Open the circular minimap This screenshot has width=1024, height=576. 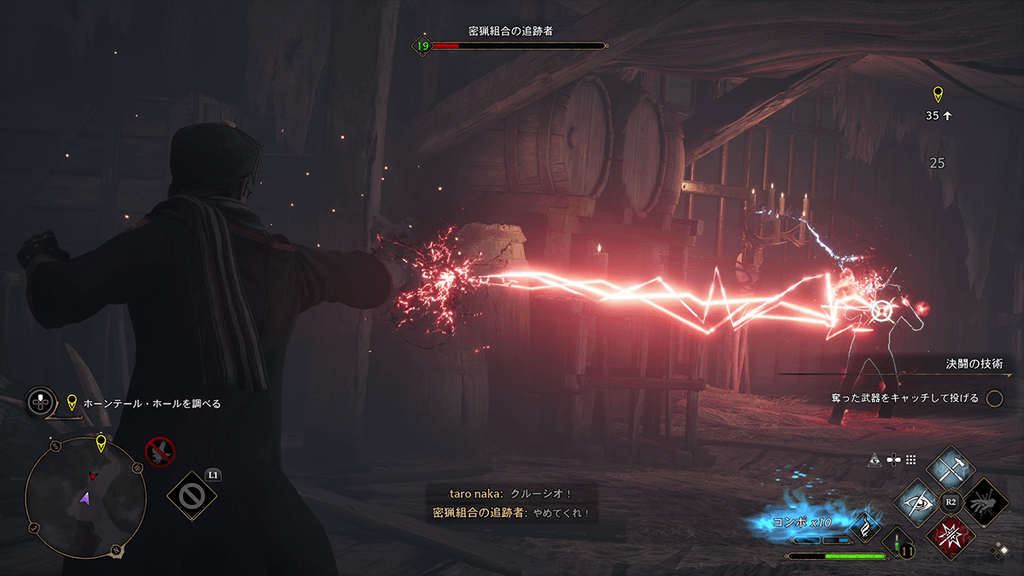pyautogui.click(x=86, y=497)
